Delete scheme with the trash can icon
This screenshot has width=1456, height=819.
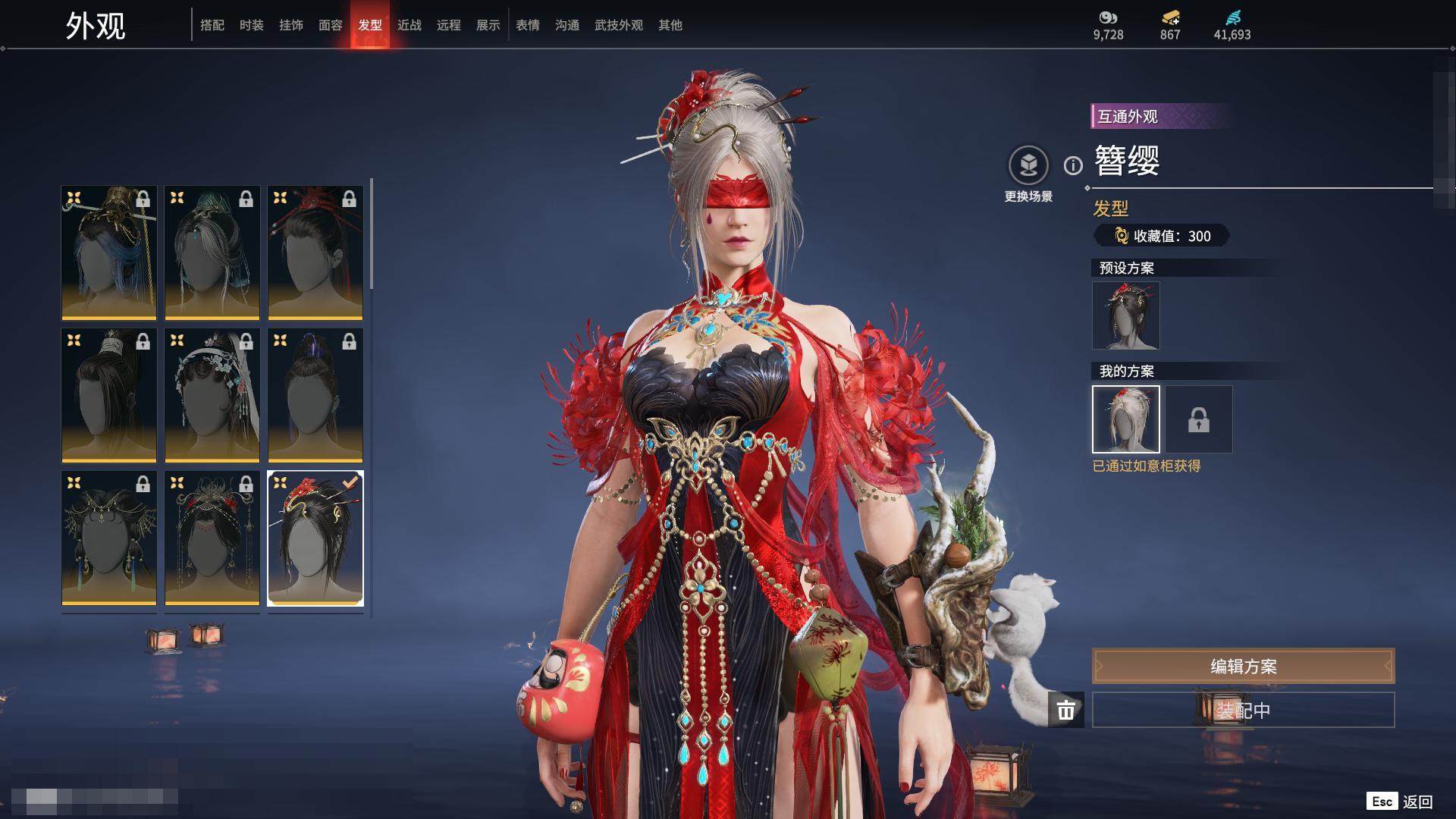(1066, 710)
